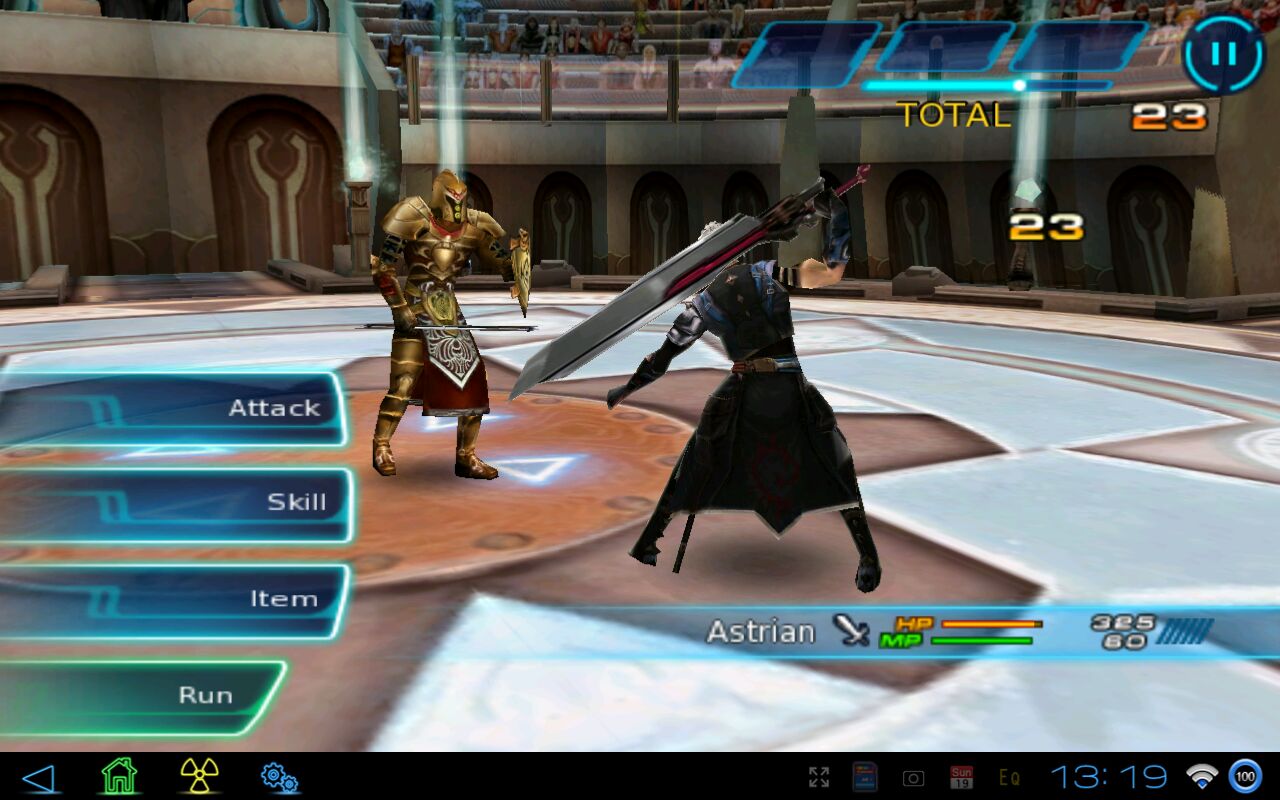1280x800 pixels.
Task: Tap the Android back arrow
Action: [x=38, y=777]
